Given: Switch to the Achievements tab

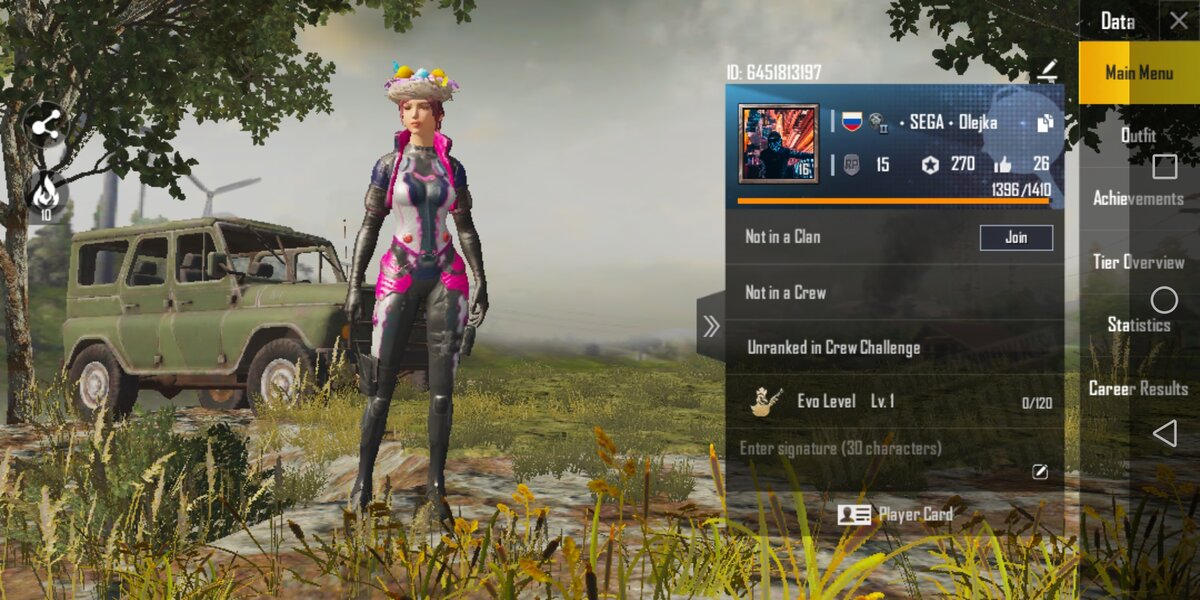Looking at the screenshot, I should click(x=1138, y=198).
